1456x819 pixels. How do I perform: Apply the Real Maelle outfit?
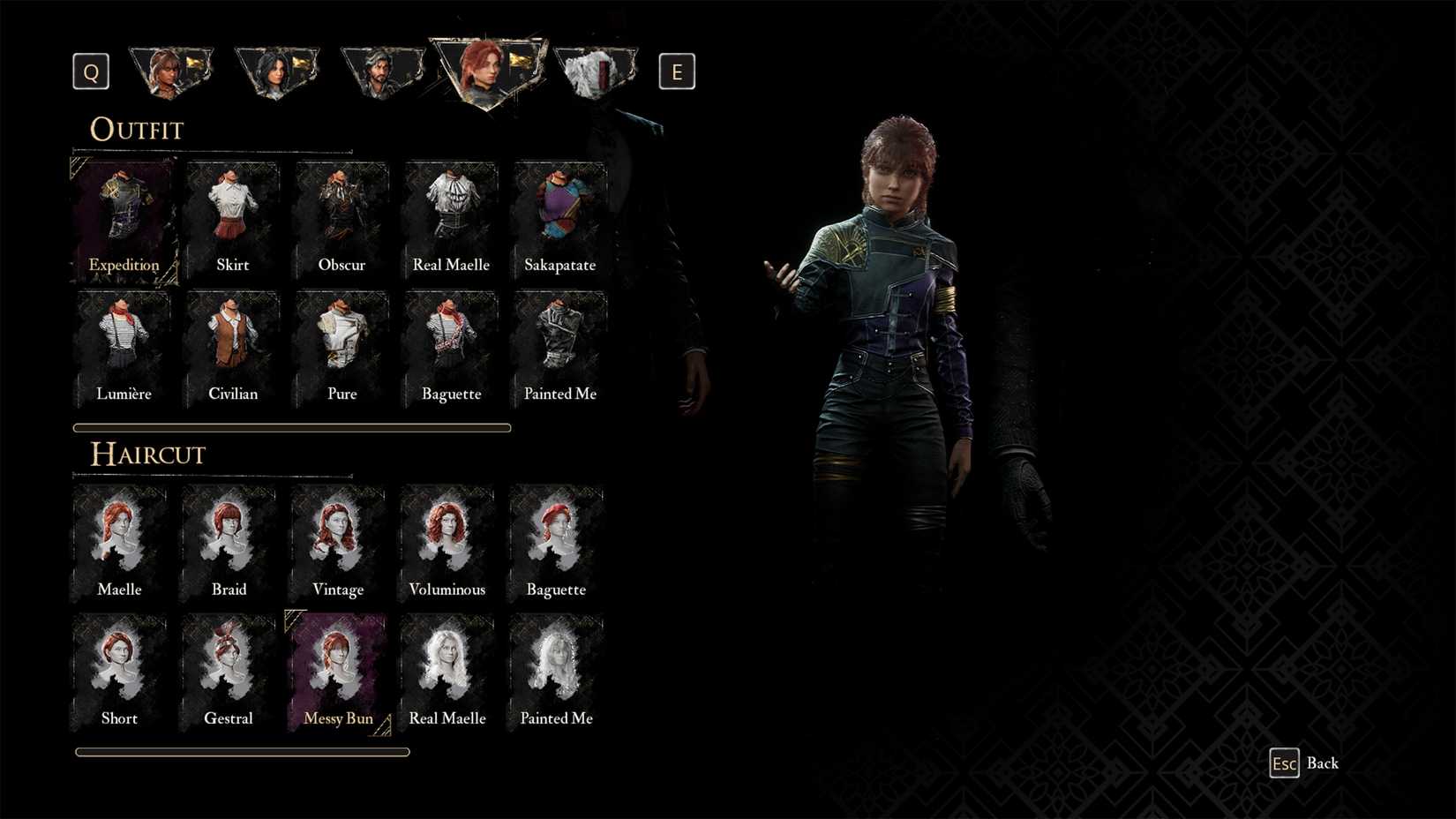coord(451,216)
